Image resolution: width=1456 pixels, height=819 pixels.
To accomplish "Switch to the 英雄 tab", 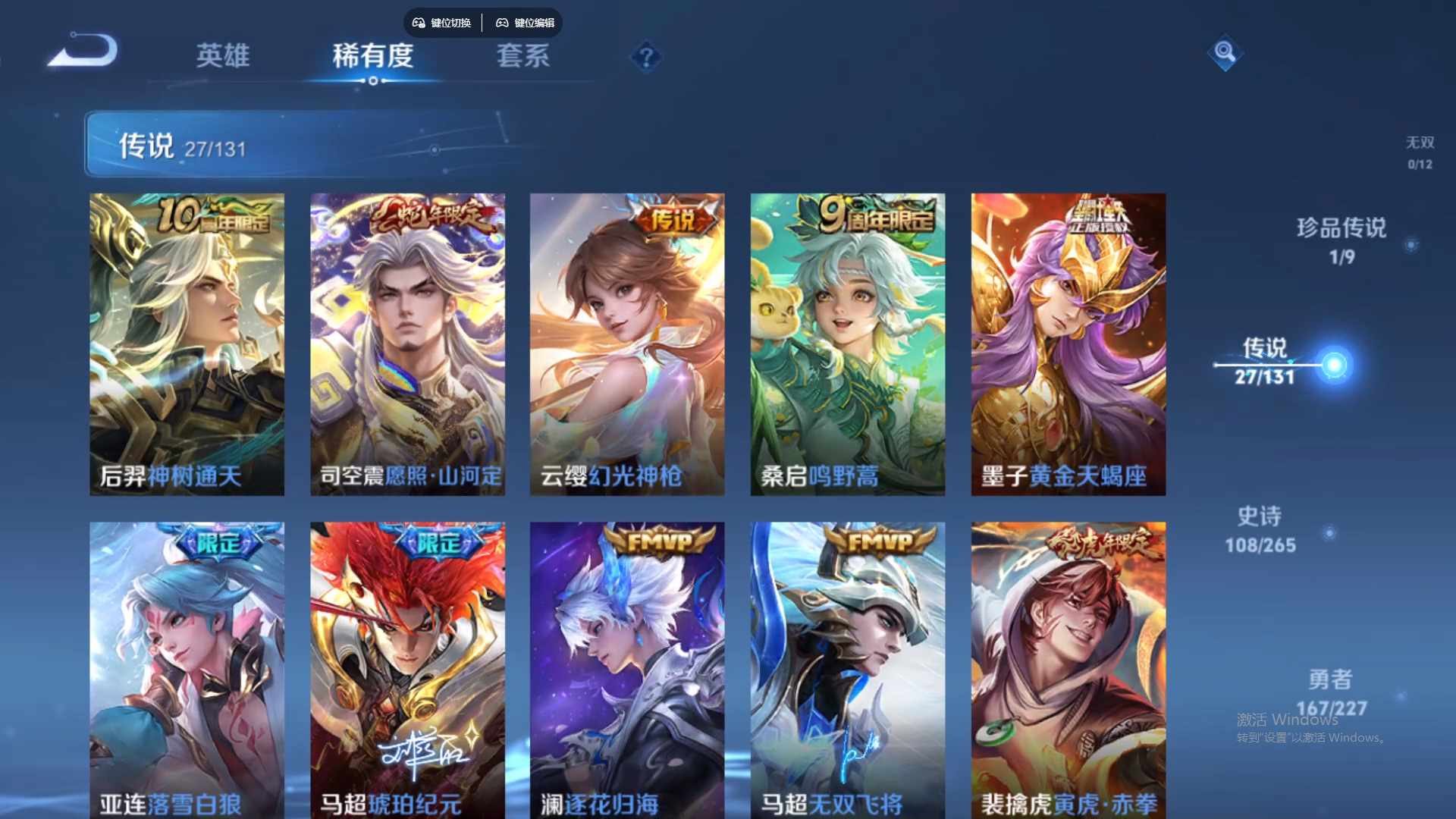I will point(224,57).
